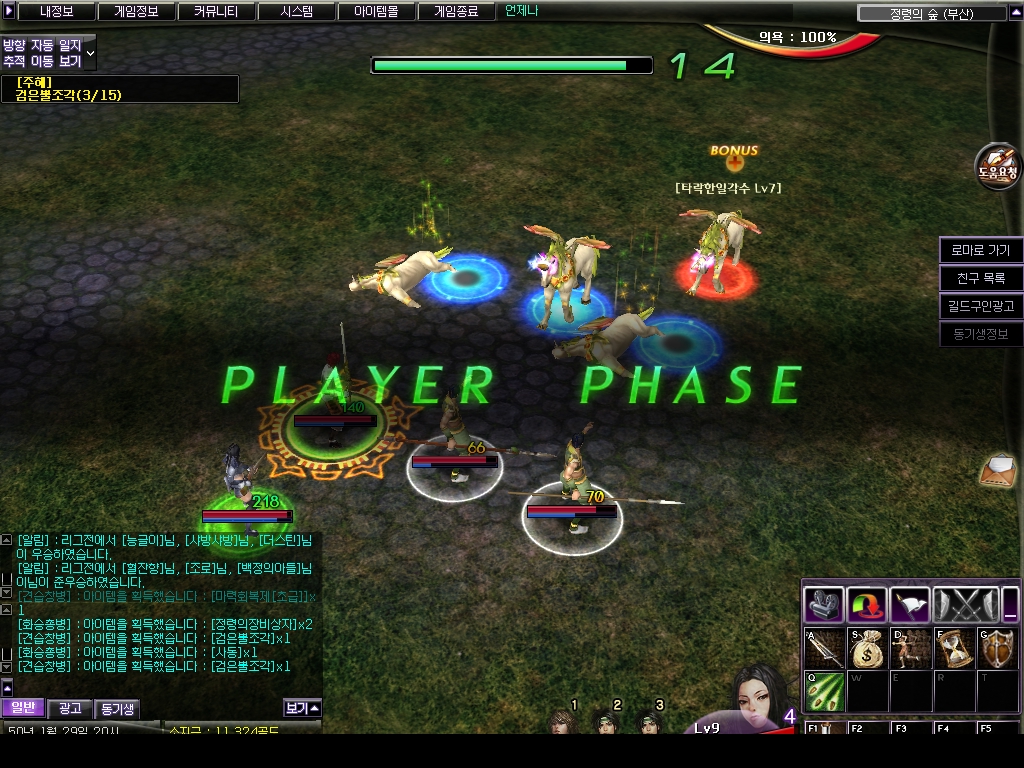
Task: Open the 내정보 menu
Action: click(x=58, y=12)
